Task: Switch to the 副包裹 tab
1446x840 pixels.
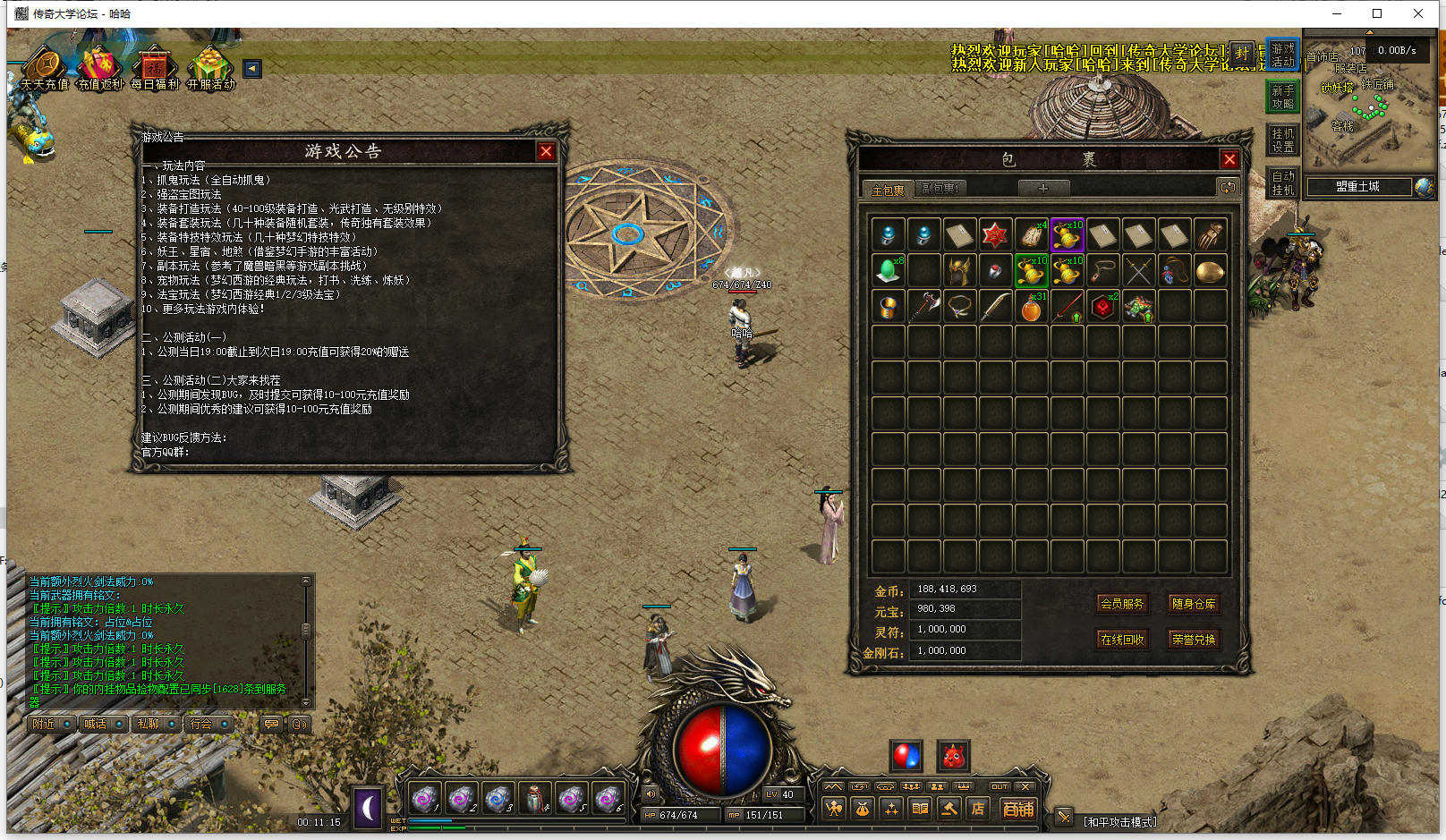Action: tap(940, 189)
